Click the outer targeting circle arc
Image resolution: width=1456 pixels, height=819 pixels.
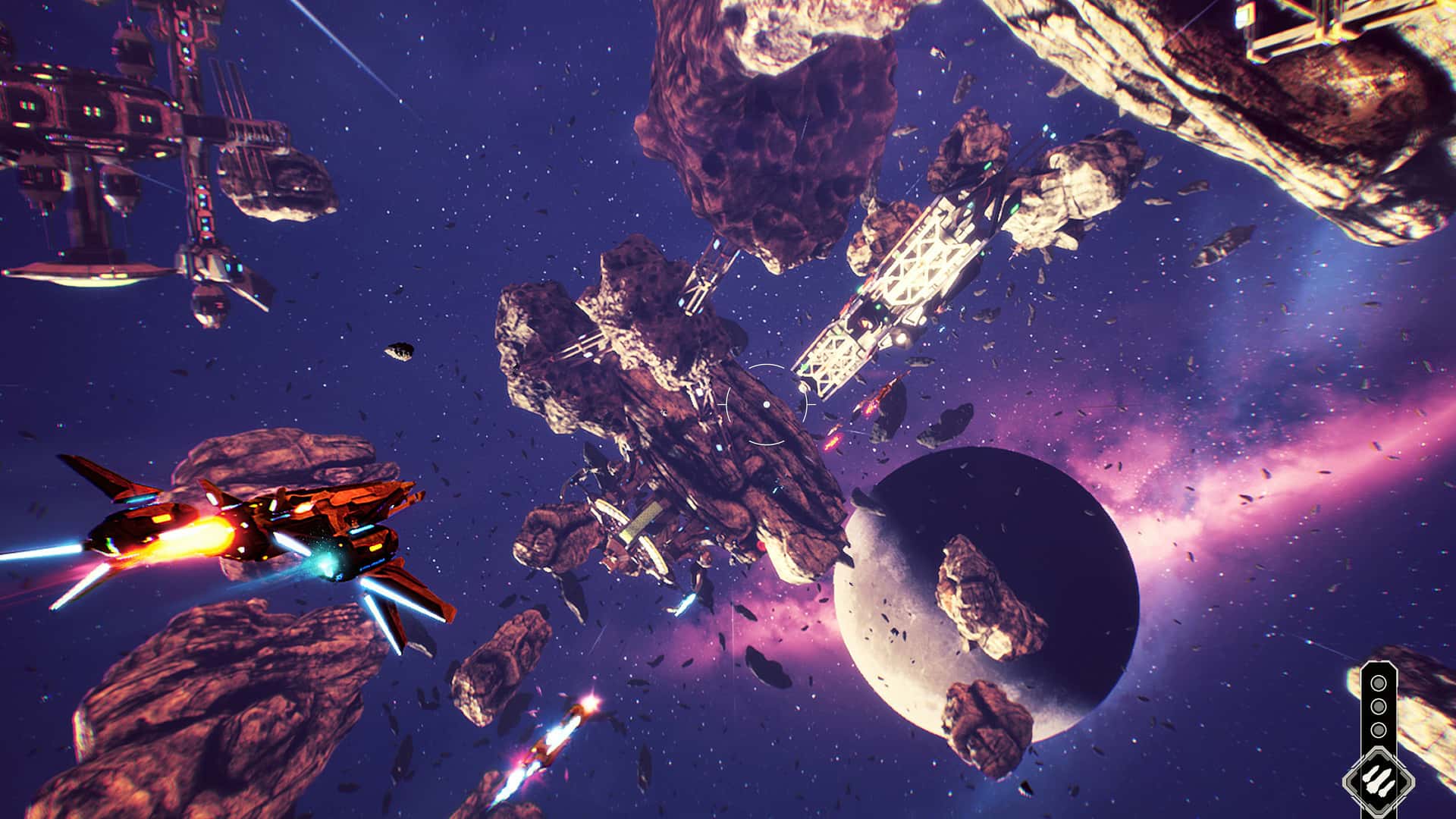(x=767, y=365)
